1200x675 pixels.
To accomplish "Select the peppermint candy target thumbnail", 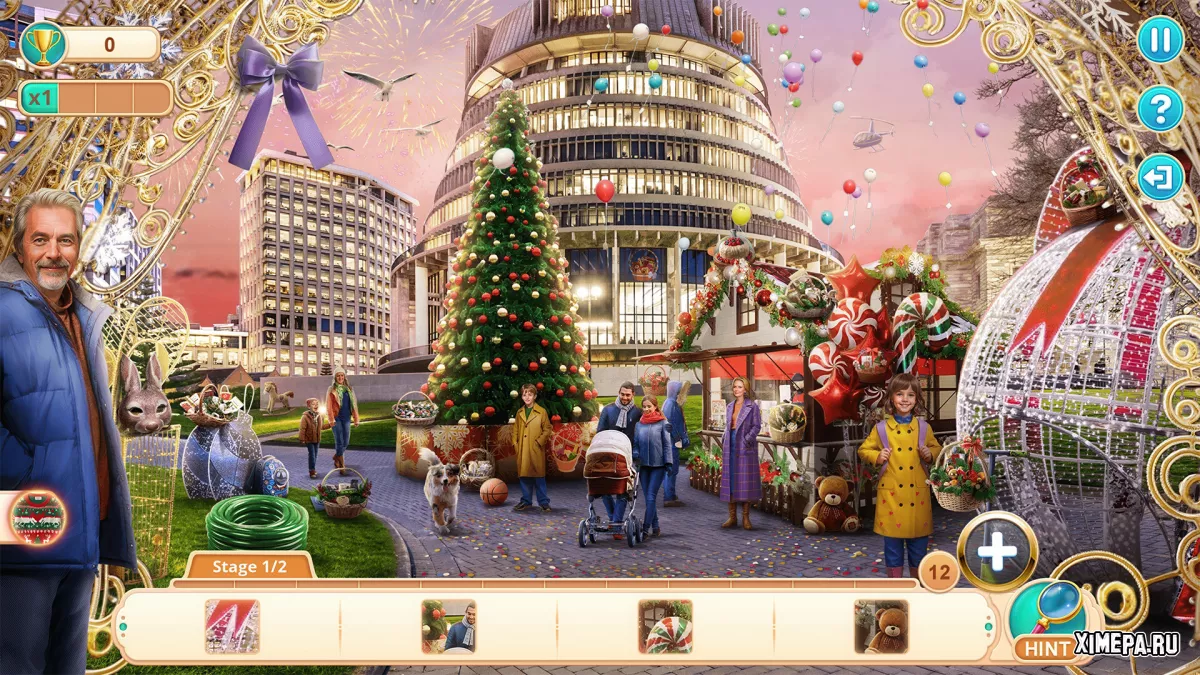I will click(665, 627).
